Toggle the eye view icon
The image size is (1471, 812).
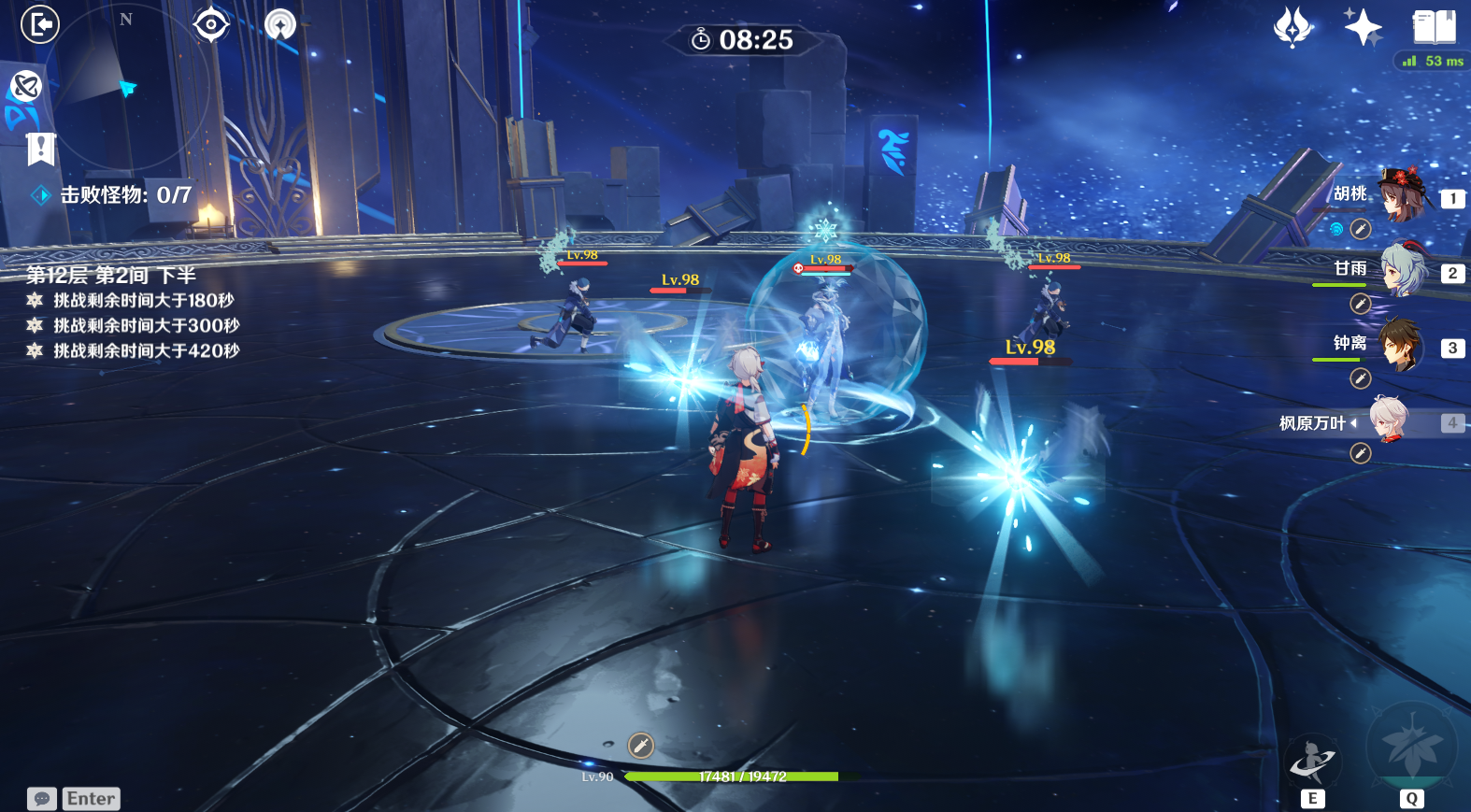pyautogui.click(x=211, y=24)
